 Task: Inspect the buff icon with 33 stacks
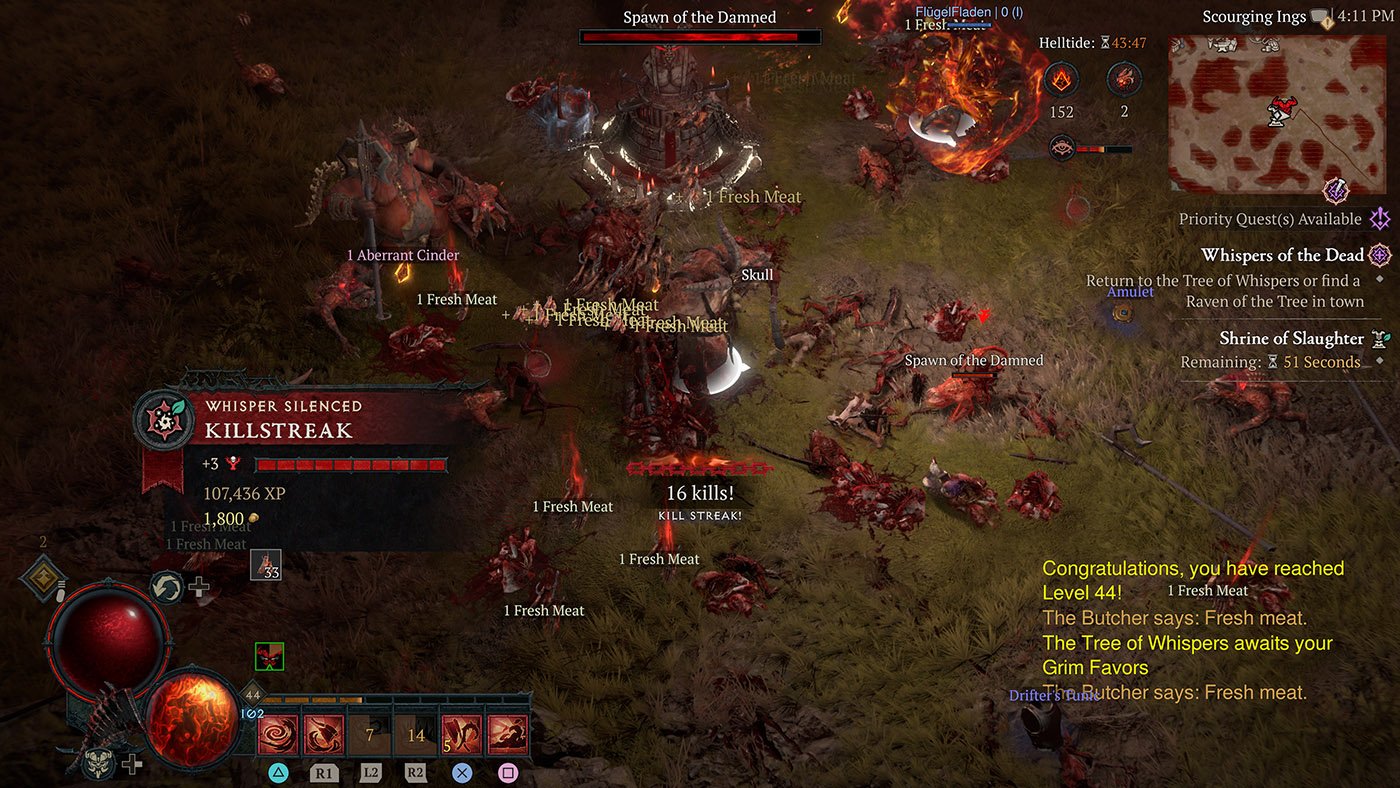265,565
